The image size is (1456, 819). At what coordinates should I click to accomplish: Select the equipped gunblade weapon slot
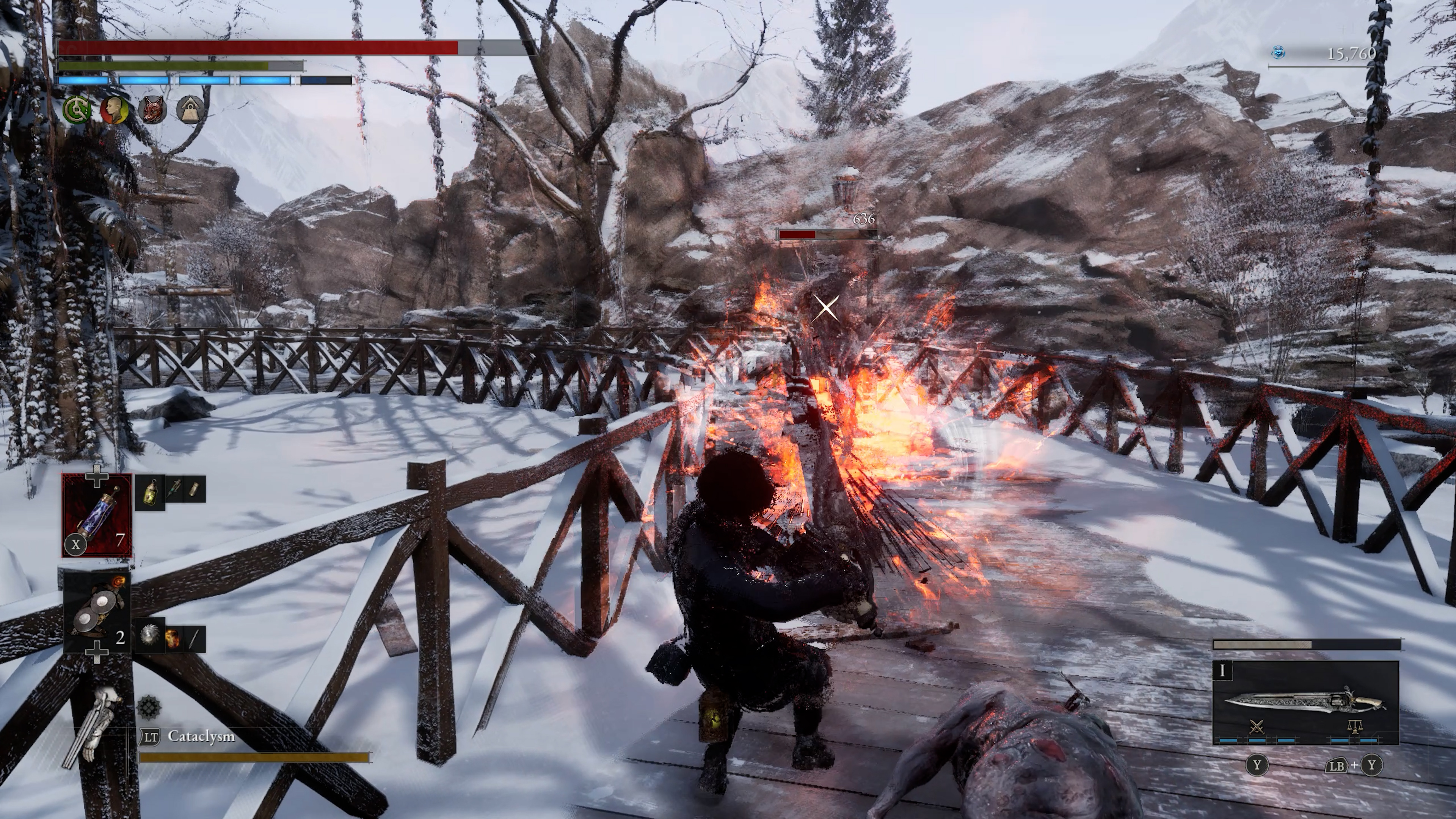coord(1305,703)
